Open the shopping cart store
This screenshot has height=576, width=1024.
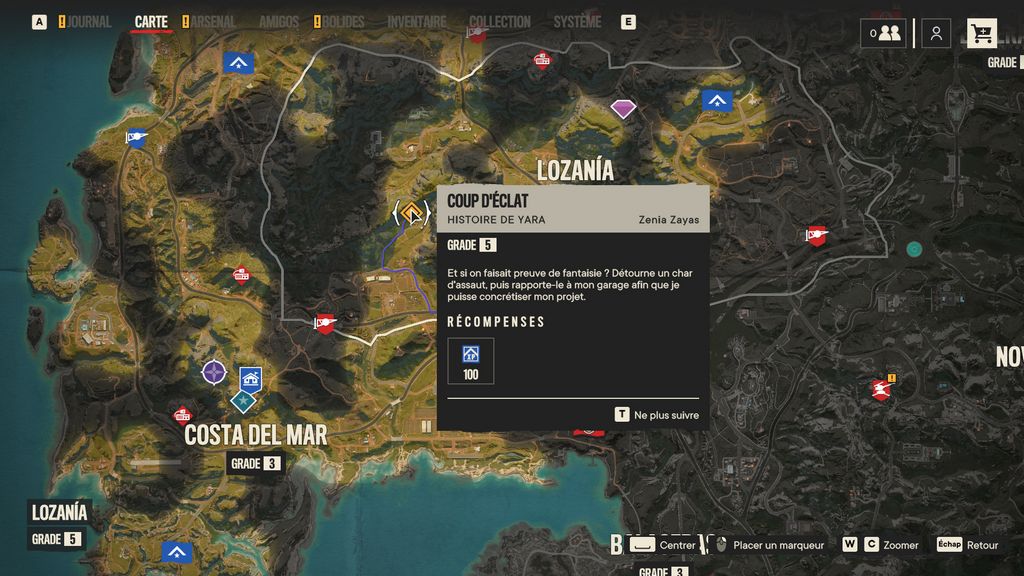click(x=981, y=33)
